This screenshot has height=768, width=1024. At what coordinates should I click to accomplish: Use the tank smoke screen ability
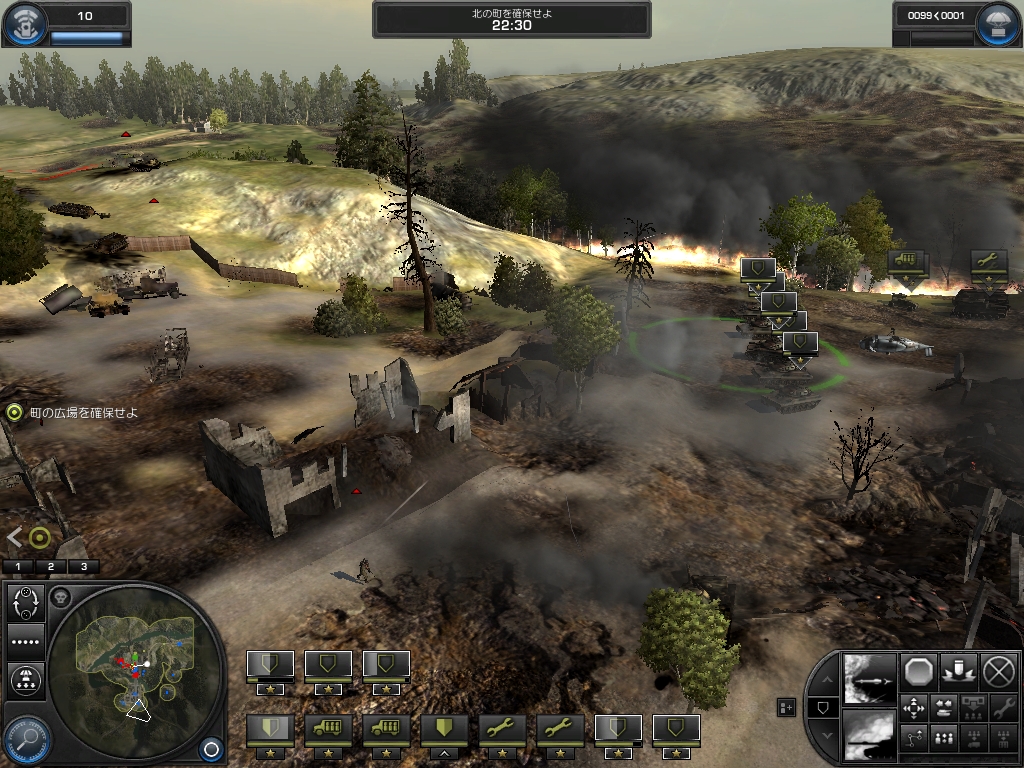click(x=868, y=734)
